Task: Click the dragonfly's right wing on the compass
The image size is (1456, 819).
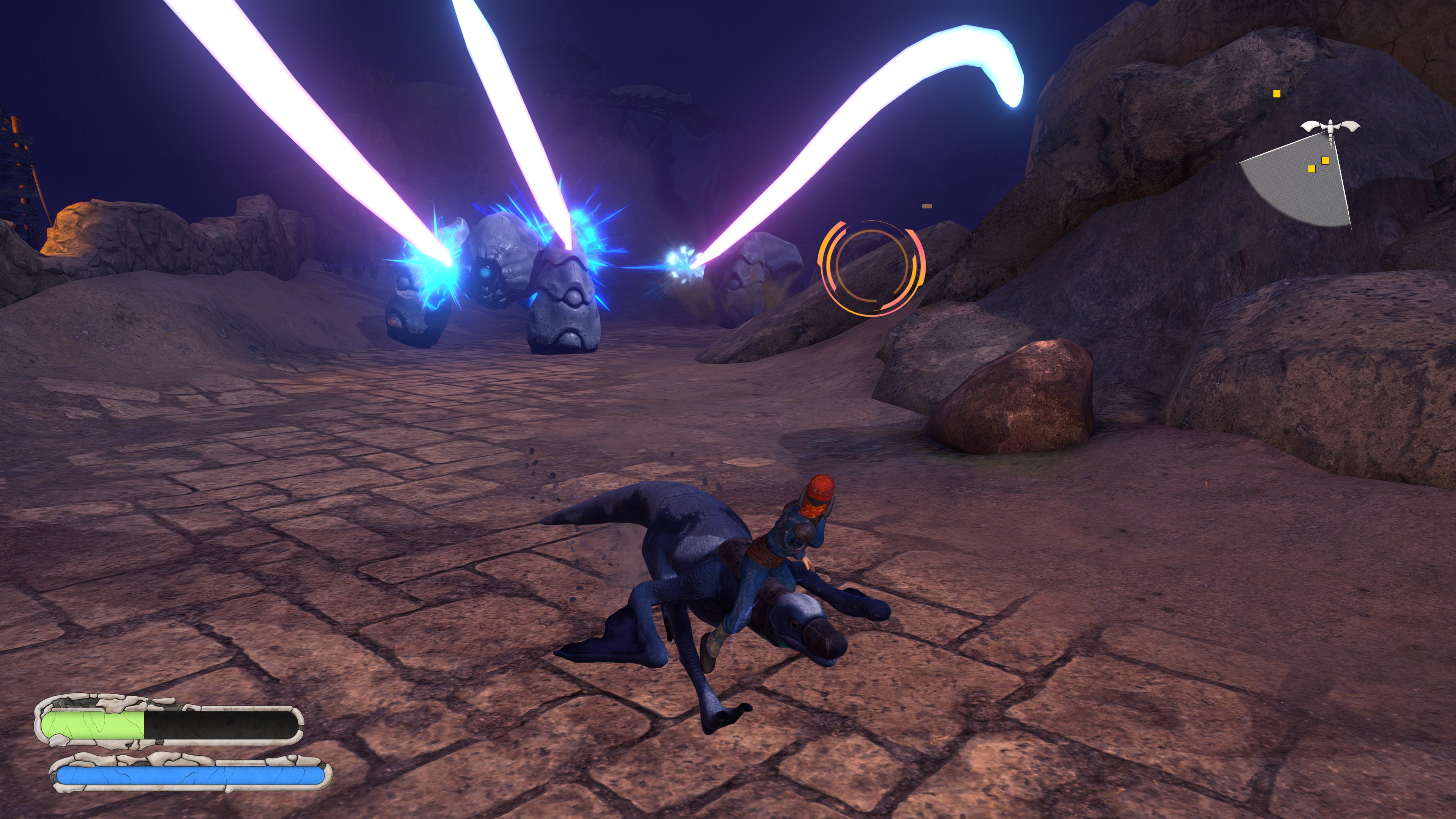Action: pyautogui.click(x=1351, y=126)
